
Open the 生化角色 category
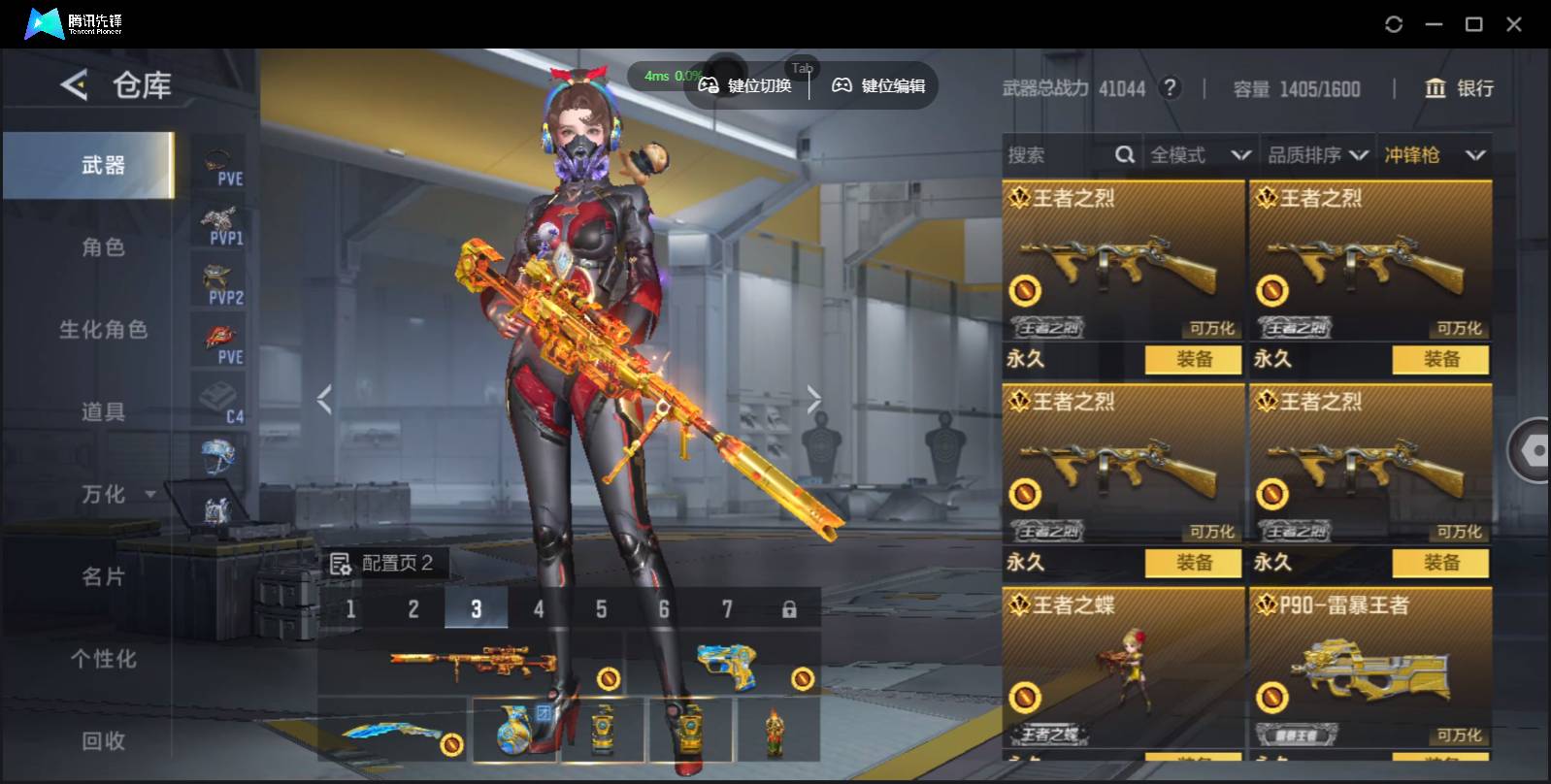click(102, 330)
